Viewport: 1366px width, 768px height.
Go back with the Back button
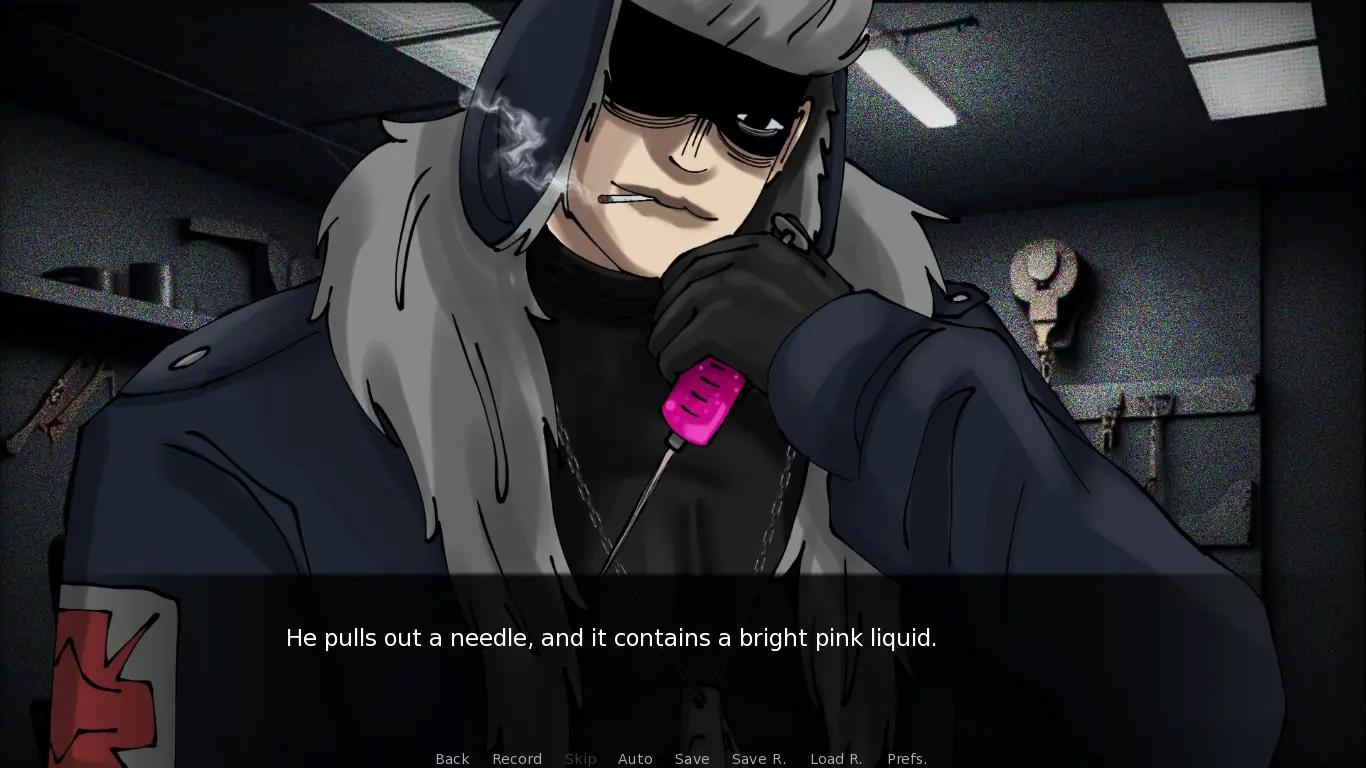452,759
